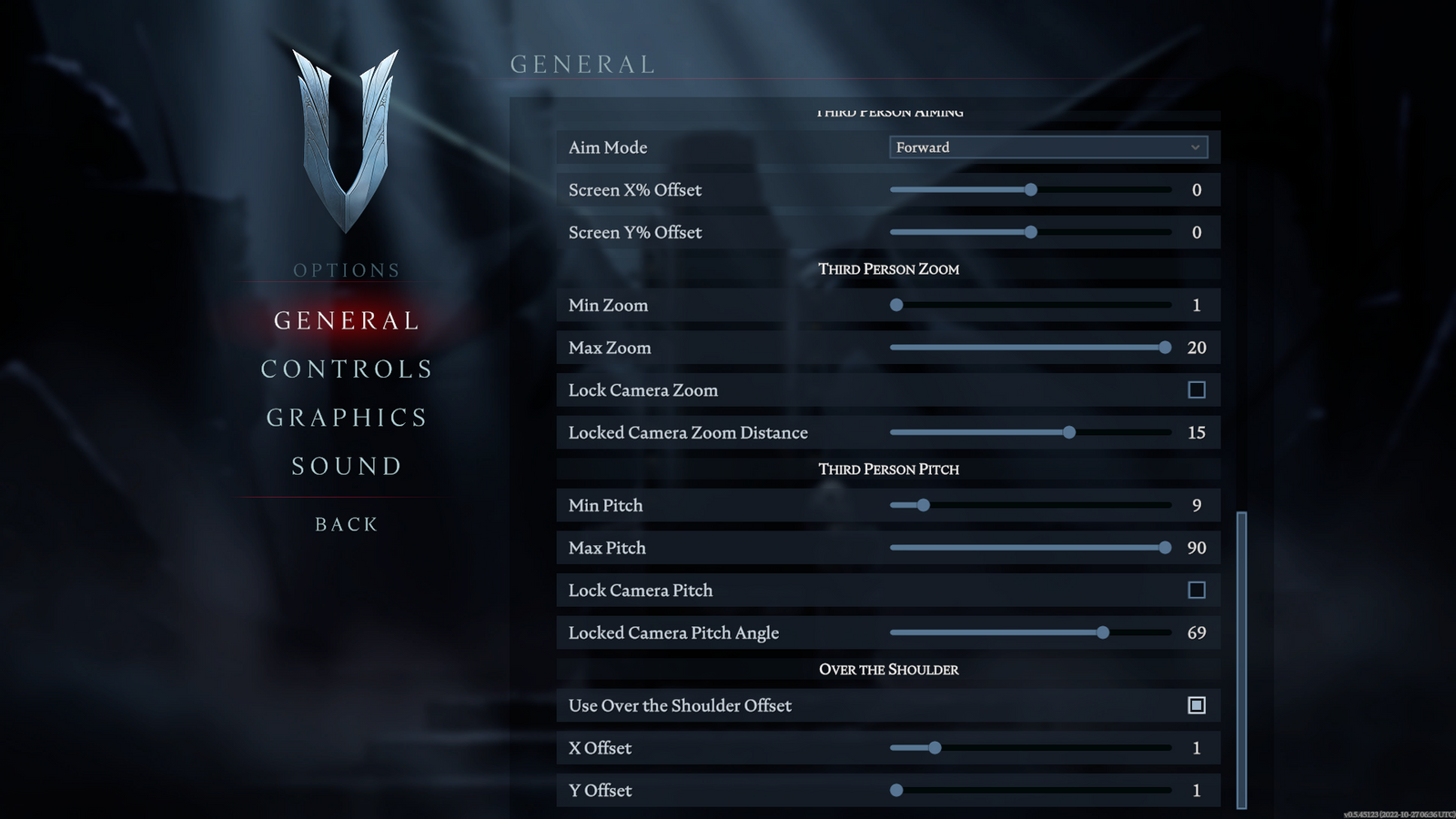Open the General options section
1456x819 pixels.
[347, 320]
